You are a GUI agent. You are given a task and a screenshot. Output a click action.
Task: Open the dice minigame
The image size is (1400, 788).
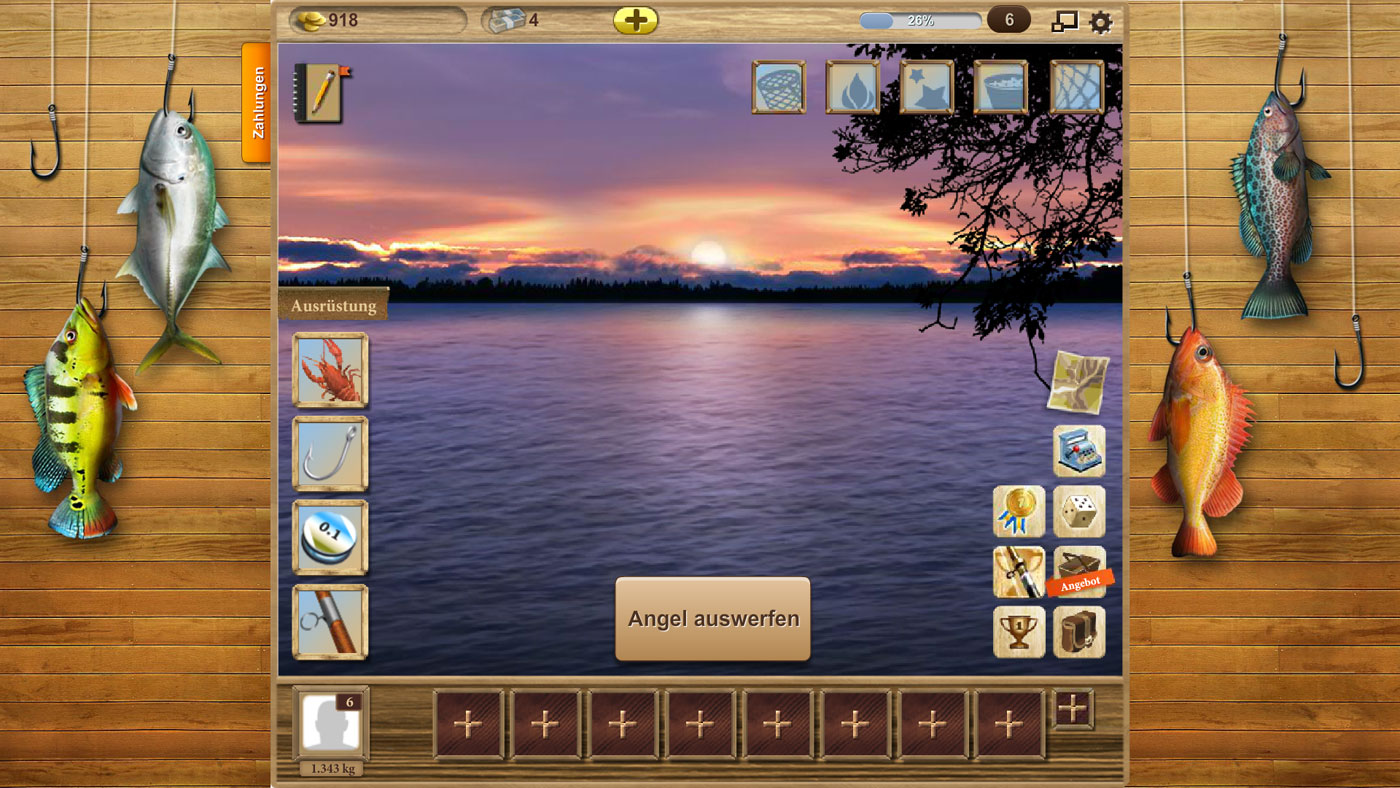[x=1078, y=511]
